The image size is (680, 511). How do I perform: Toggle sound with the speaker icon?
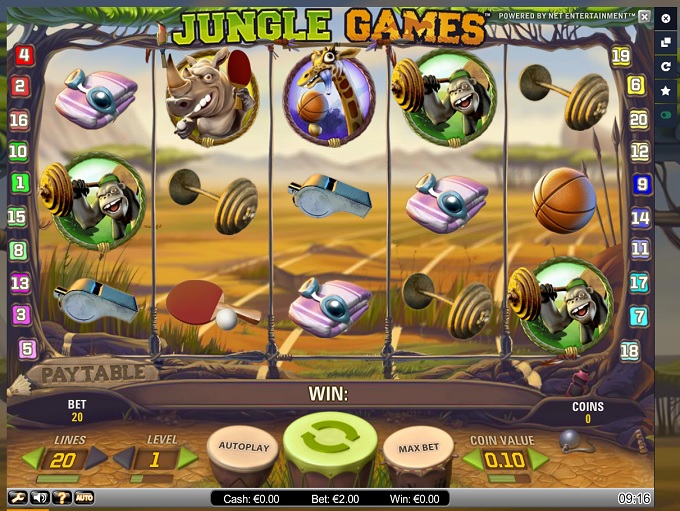coord(40,497)
